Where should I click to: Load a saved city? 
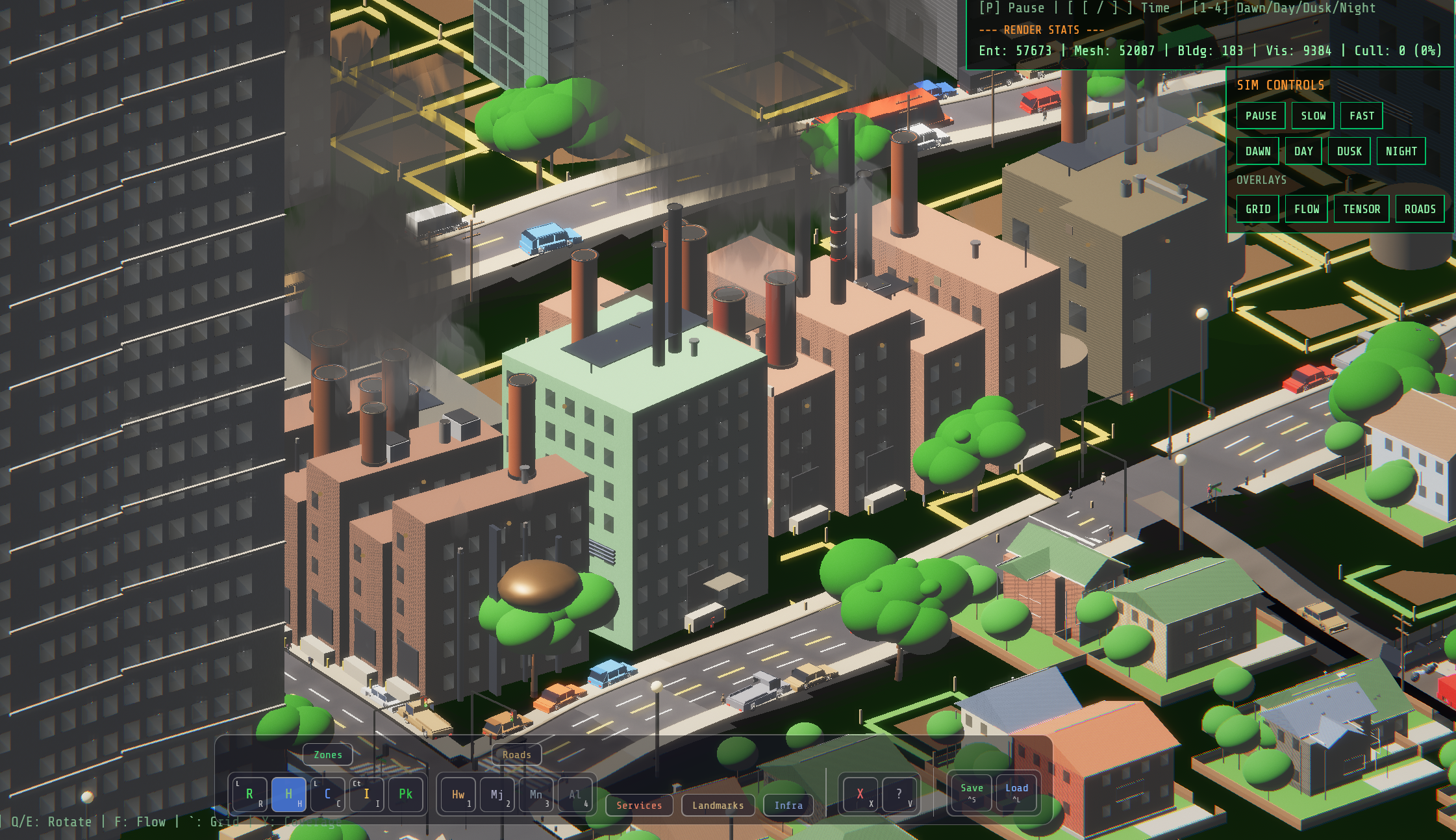pyautogui.click(x=1016, y=792)
